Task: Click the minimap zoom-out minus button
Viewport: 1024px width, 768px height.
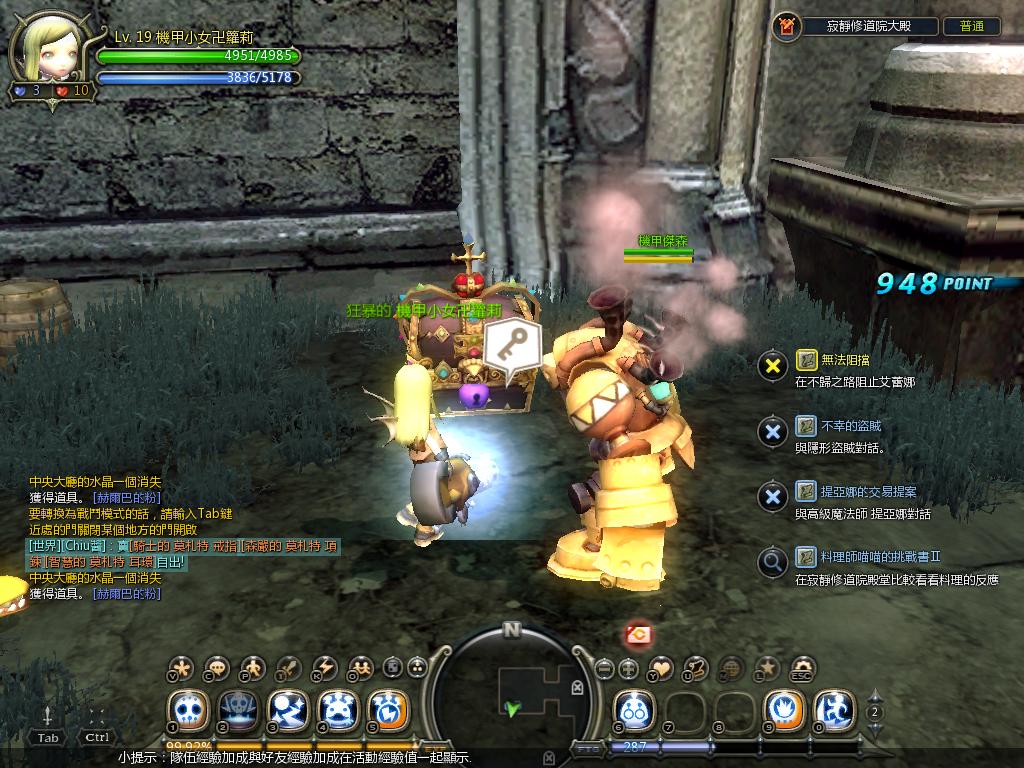Action: tap(603, 668)
